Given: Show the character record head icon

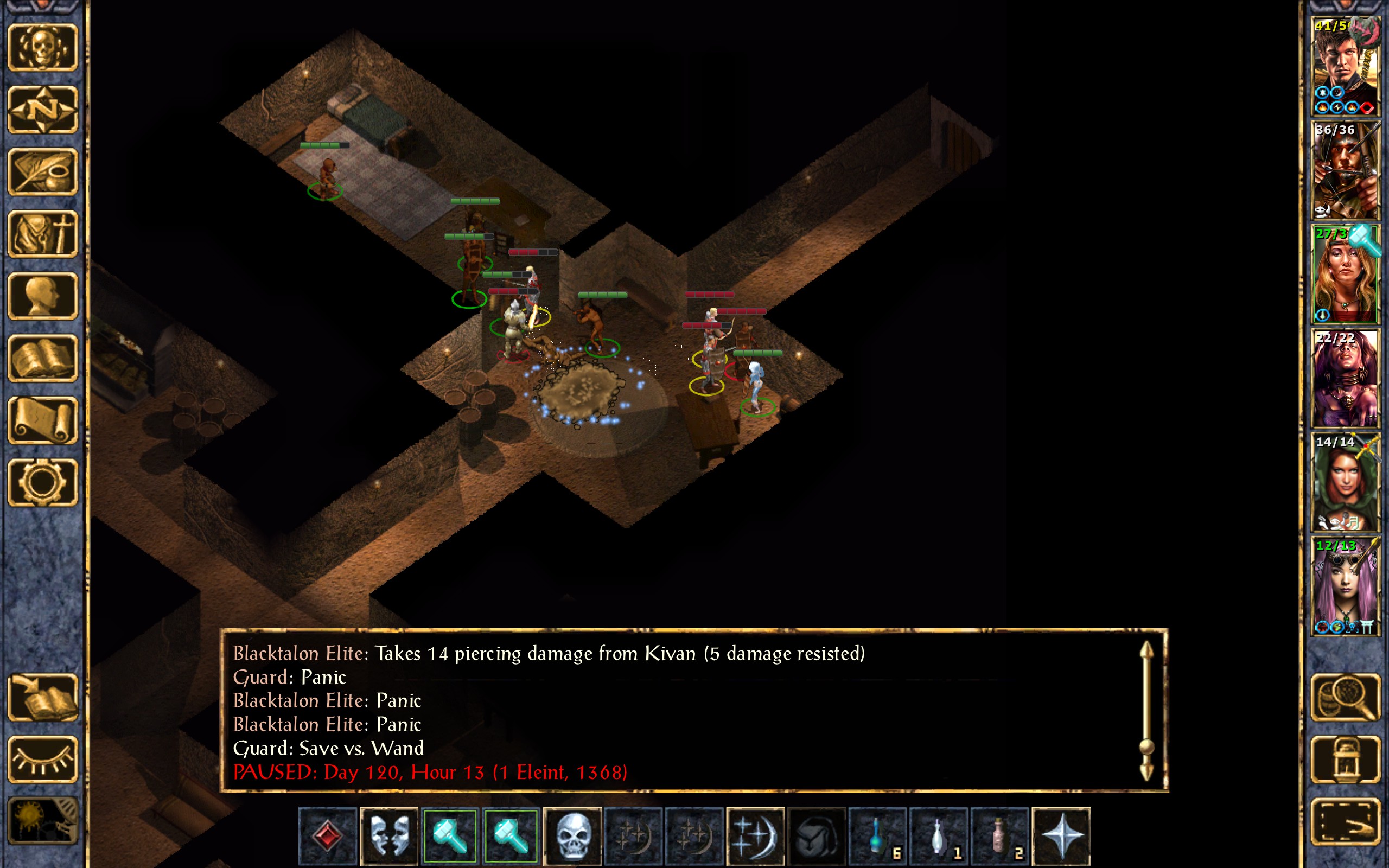Looking at the screenshot, I should (43, 296).
